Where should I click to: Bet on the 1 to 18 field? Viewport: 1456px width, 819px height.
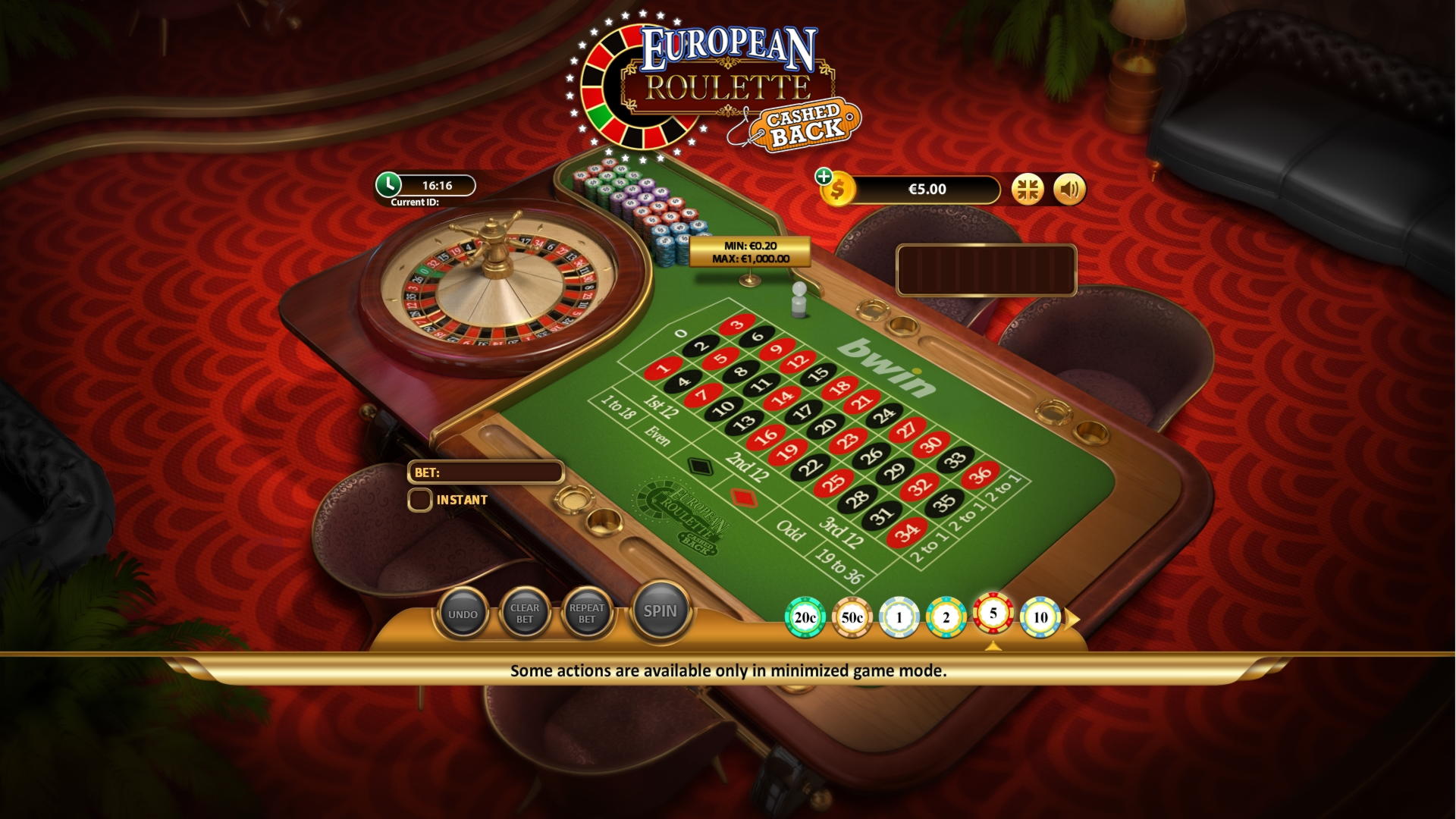click(617, 406)
